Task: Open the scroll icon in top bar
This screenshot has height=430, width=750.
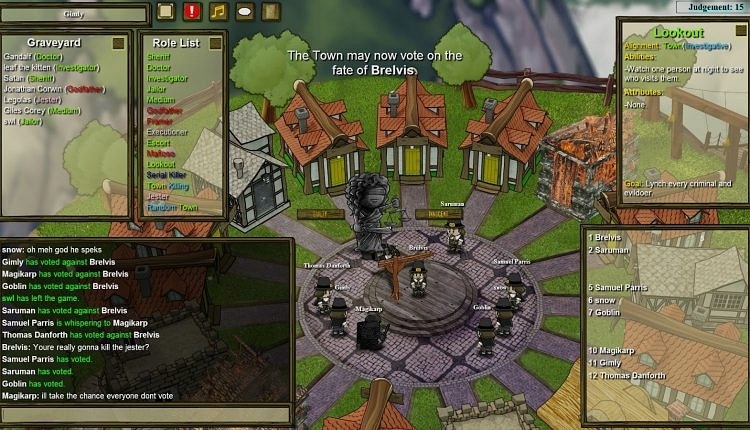Action: click(270, 11)
